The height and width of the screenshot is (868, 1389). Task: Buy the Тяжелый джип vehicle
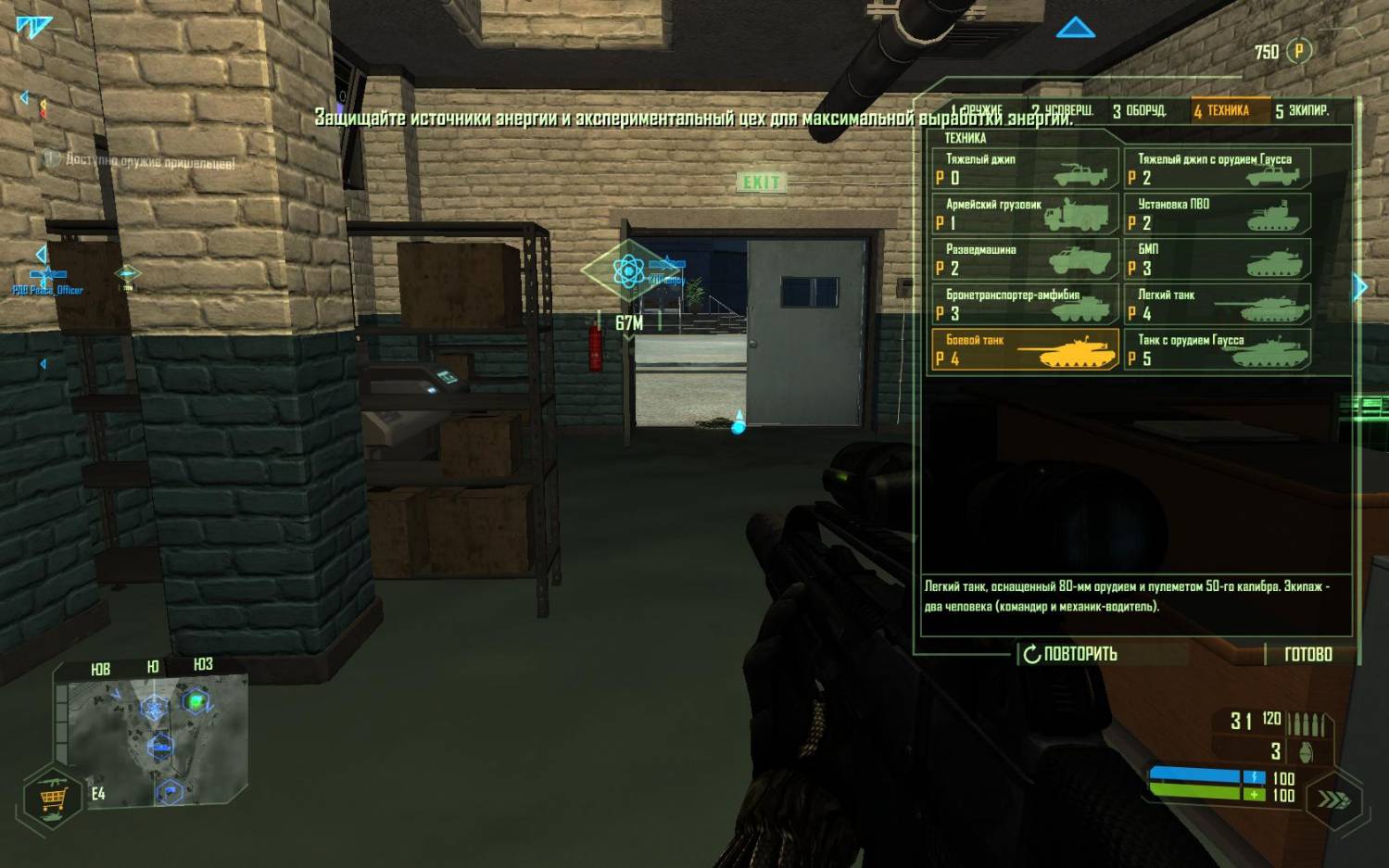pyautogui.click(x=1025, y=169)
